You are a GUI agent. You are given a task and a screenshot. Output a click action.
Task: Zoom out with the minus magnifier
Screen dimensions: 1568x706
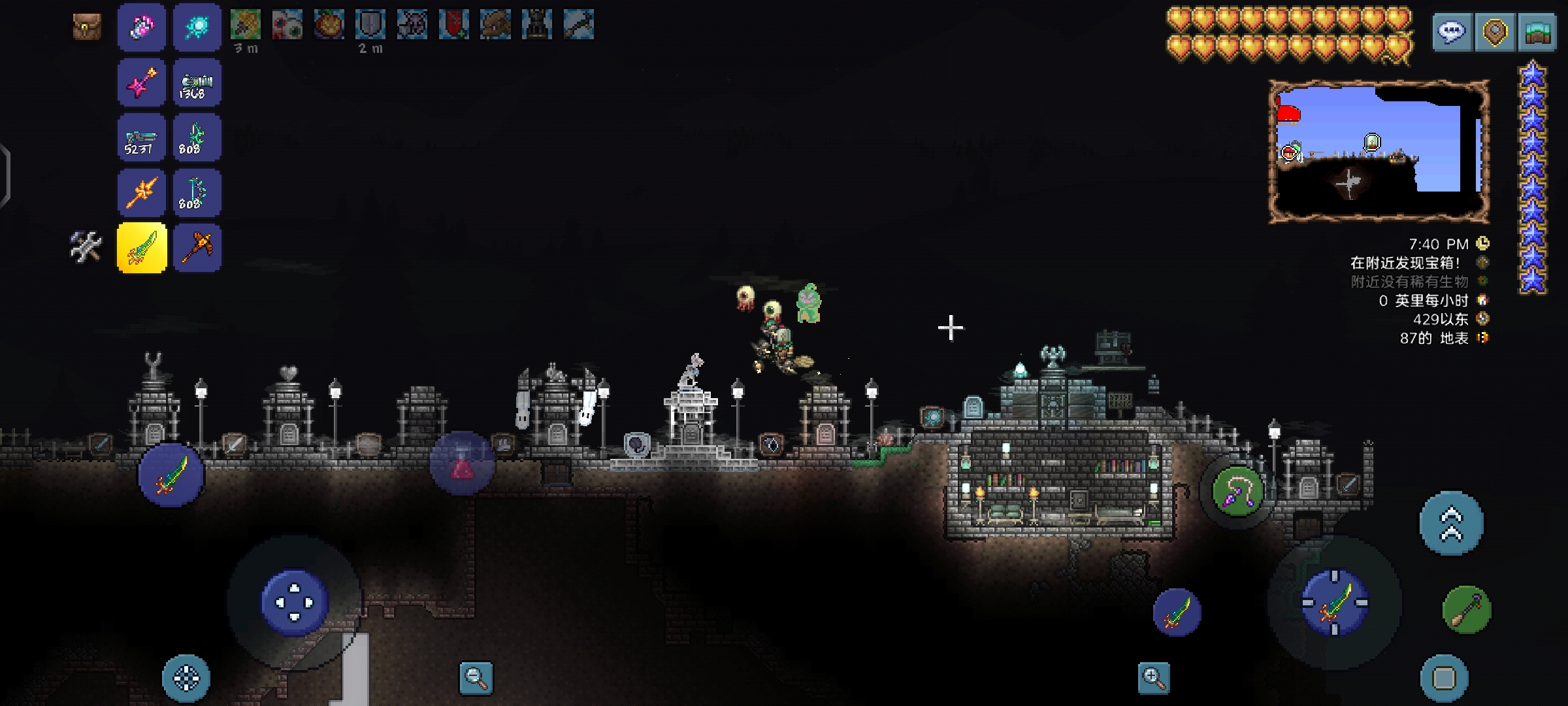point(476,678)
